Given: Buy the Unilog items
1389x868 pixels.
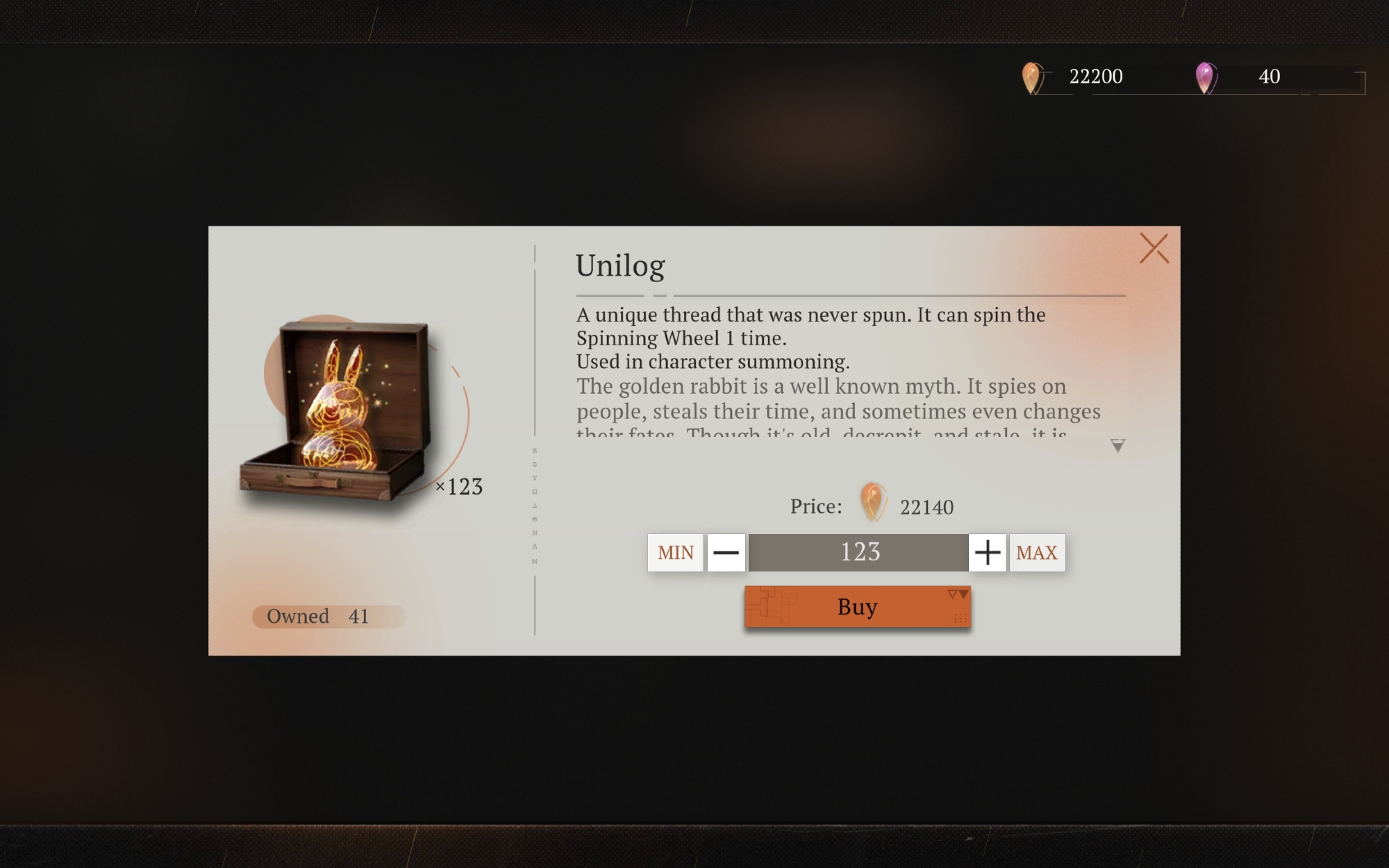Looking at the screenshot, I should coord(857,607).
